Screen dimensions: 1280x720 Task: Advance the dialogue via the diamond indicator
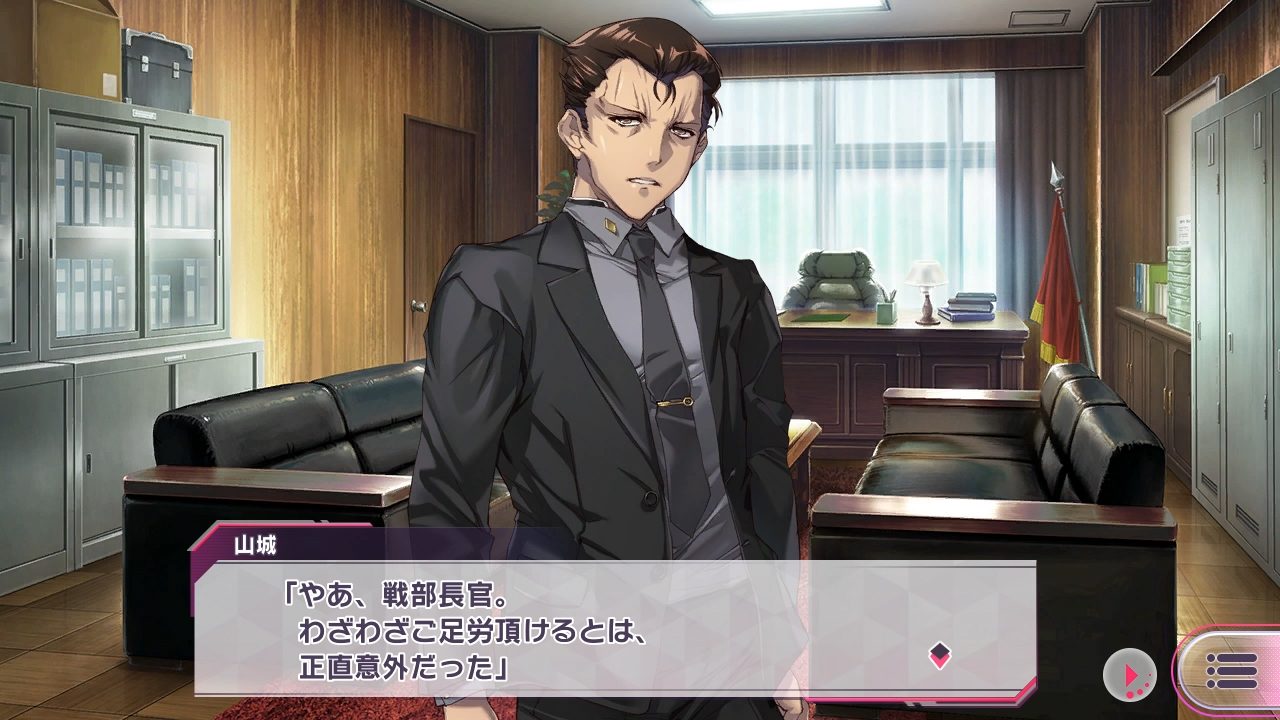point(940,656)
